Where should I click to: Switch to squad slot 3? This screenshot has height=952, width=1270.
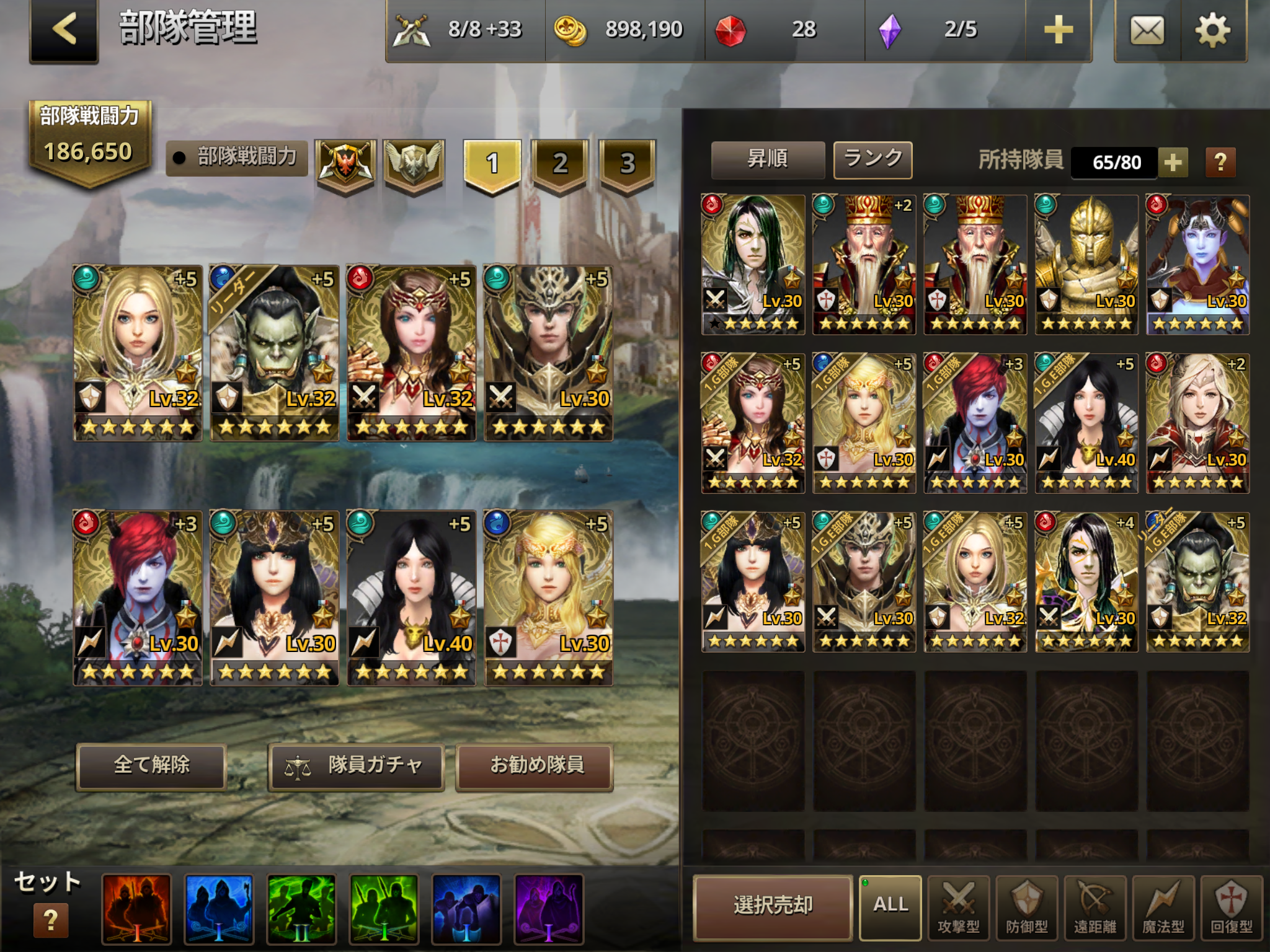(627, 164)
